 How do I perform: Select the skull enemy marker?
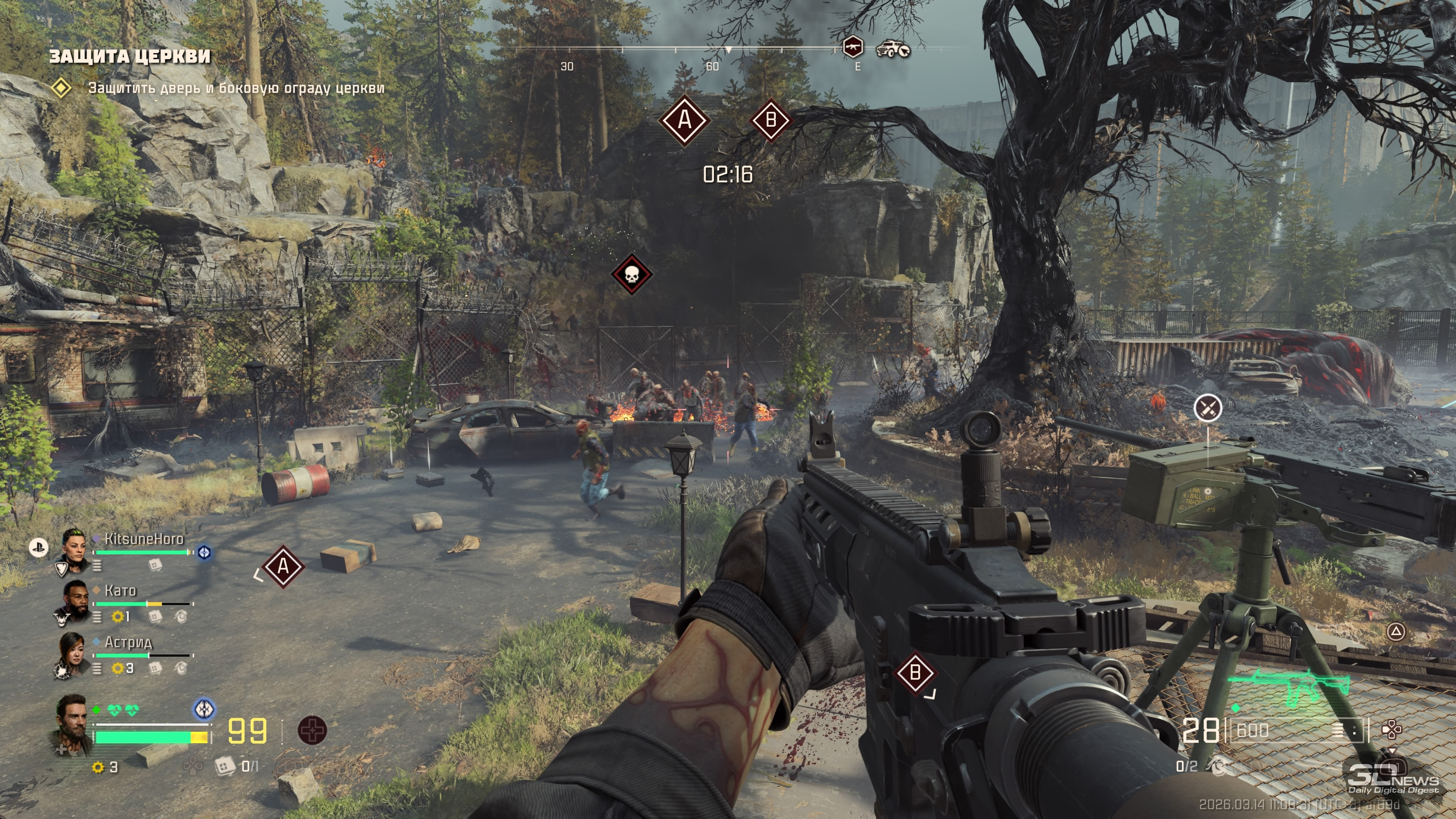click(631, 275)
